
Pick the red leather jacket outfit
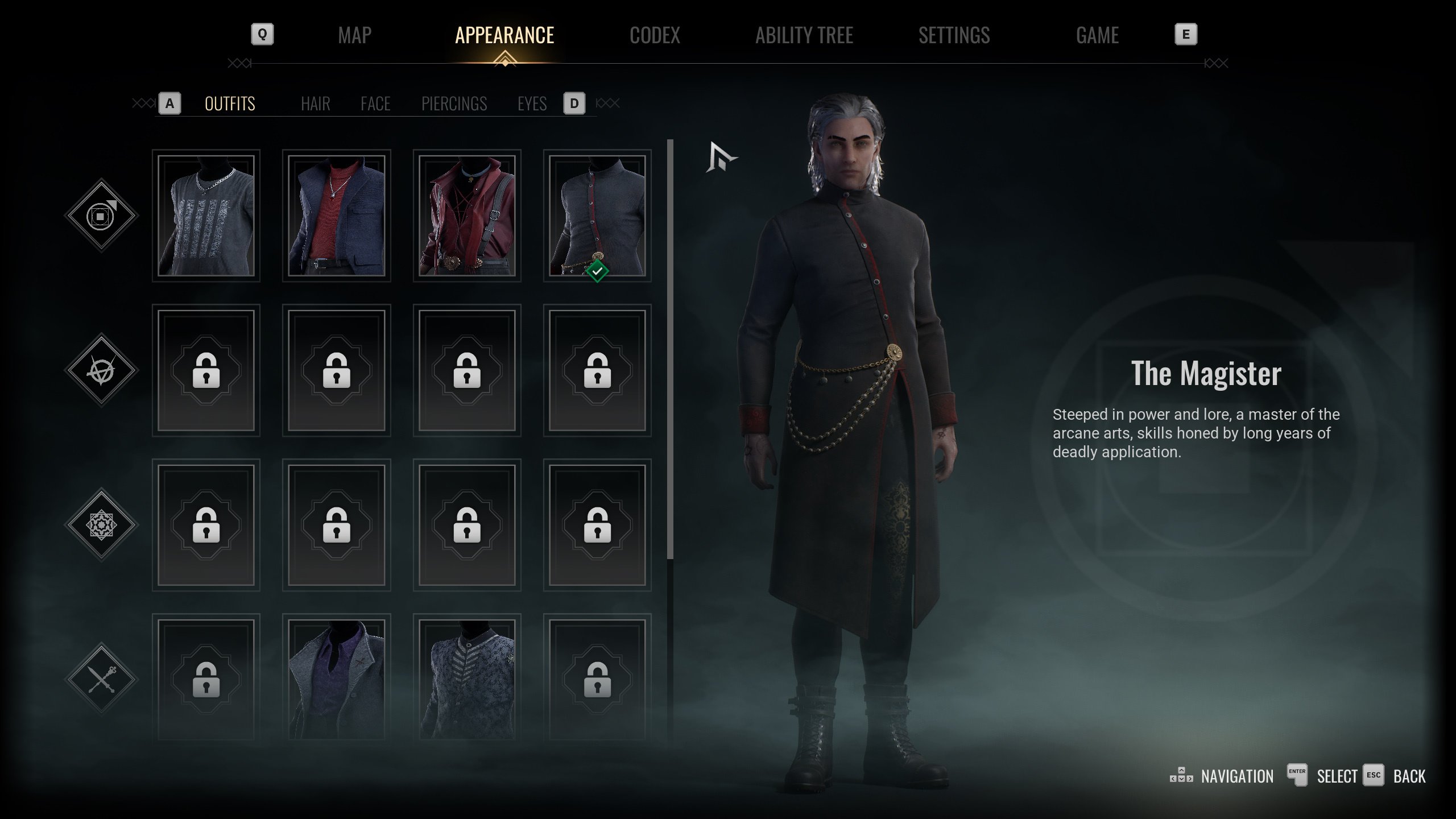click(x=467, y=216)
